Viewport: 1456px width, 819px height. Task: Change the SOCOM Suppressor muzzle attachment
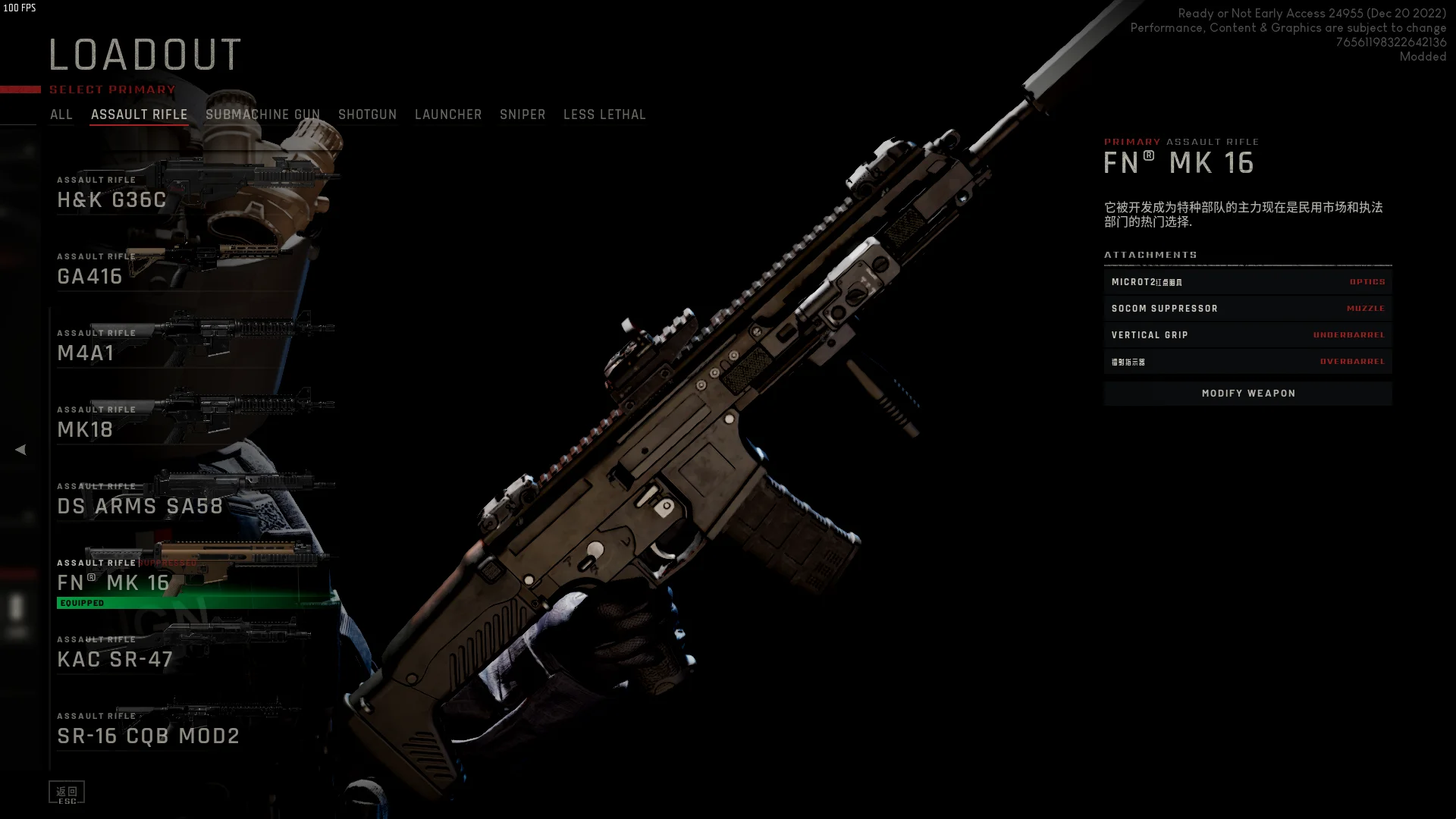1248,309
